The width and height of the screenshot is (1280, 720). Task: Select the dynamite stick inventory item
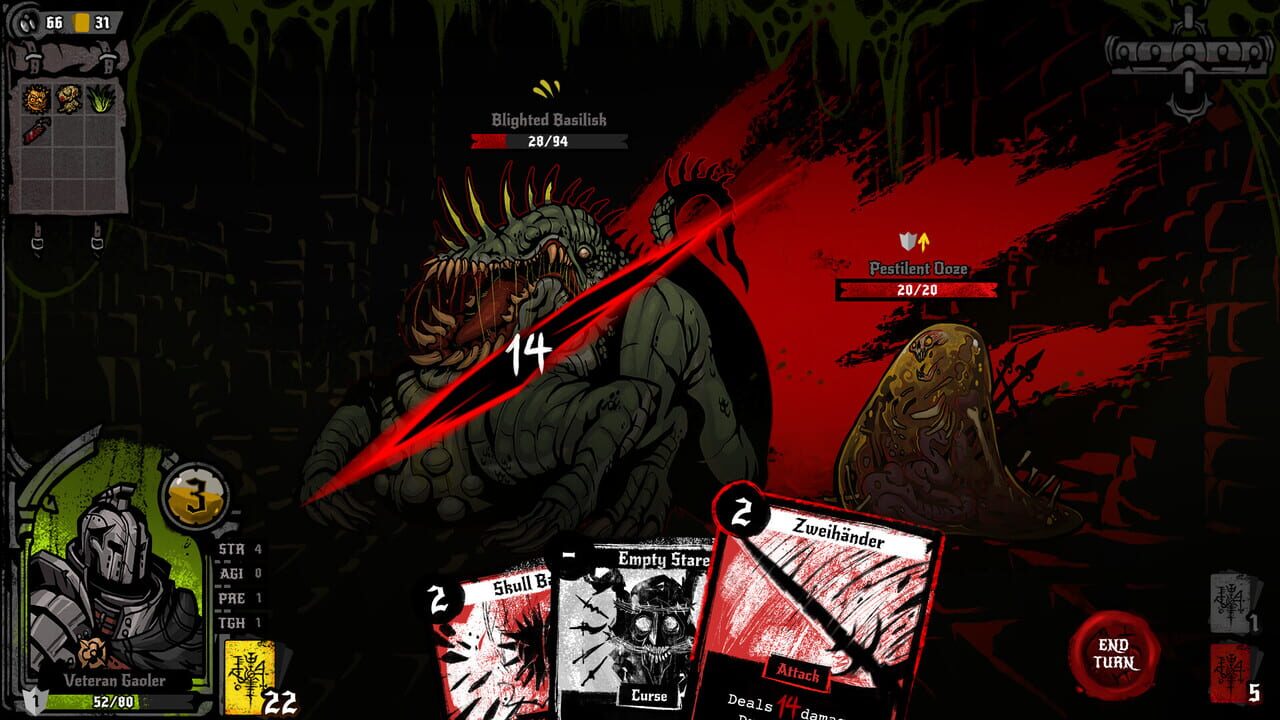click(x=35, y=130)
